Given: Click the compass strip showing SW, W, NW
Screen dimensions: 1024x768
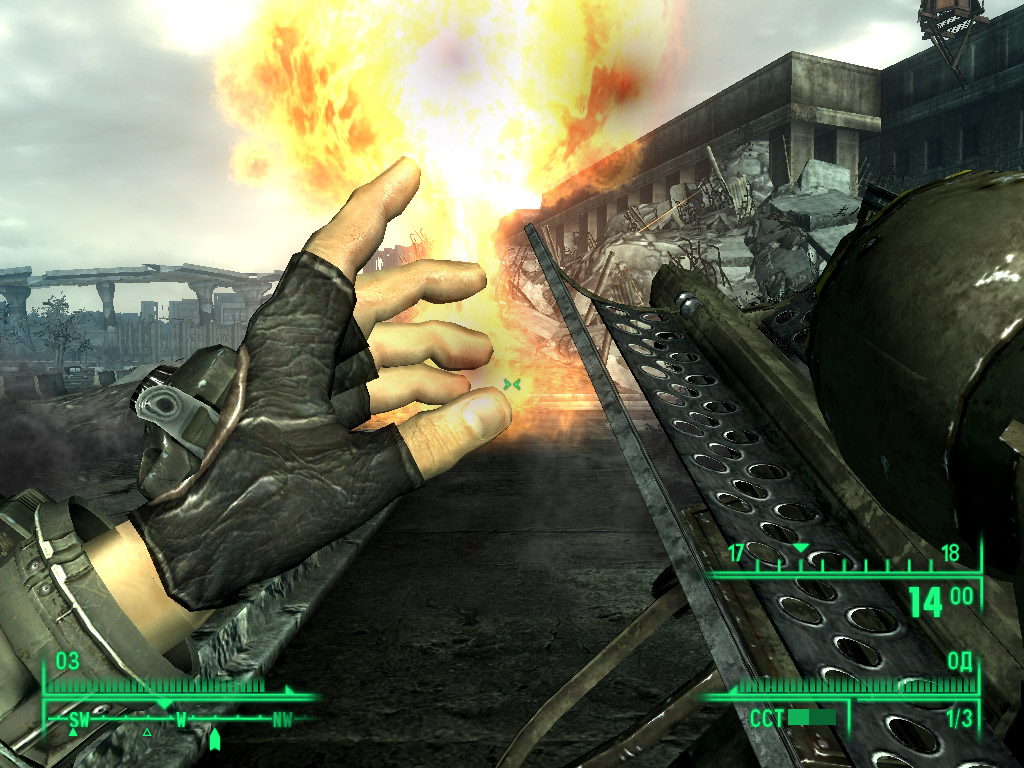Looking at the screenshot, I should tap(180, 719).
